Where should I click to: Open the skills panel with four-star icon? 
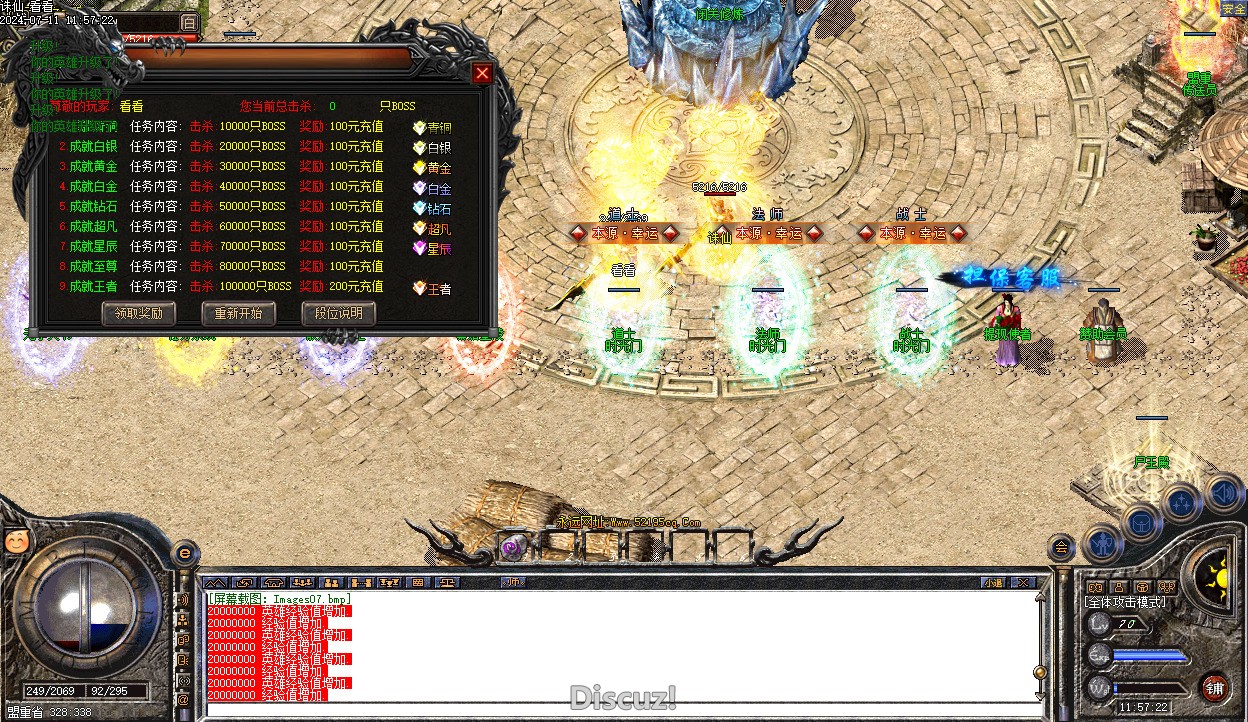point(1180,503)
